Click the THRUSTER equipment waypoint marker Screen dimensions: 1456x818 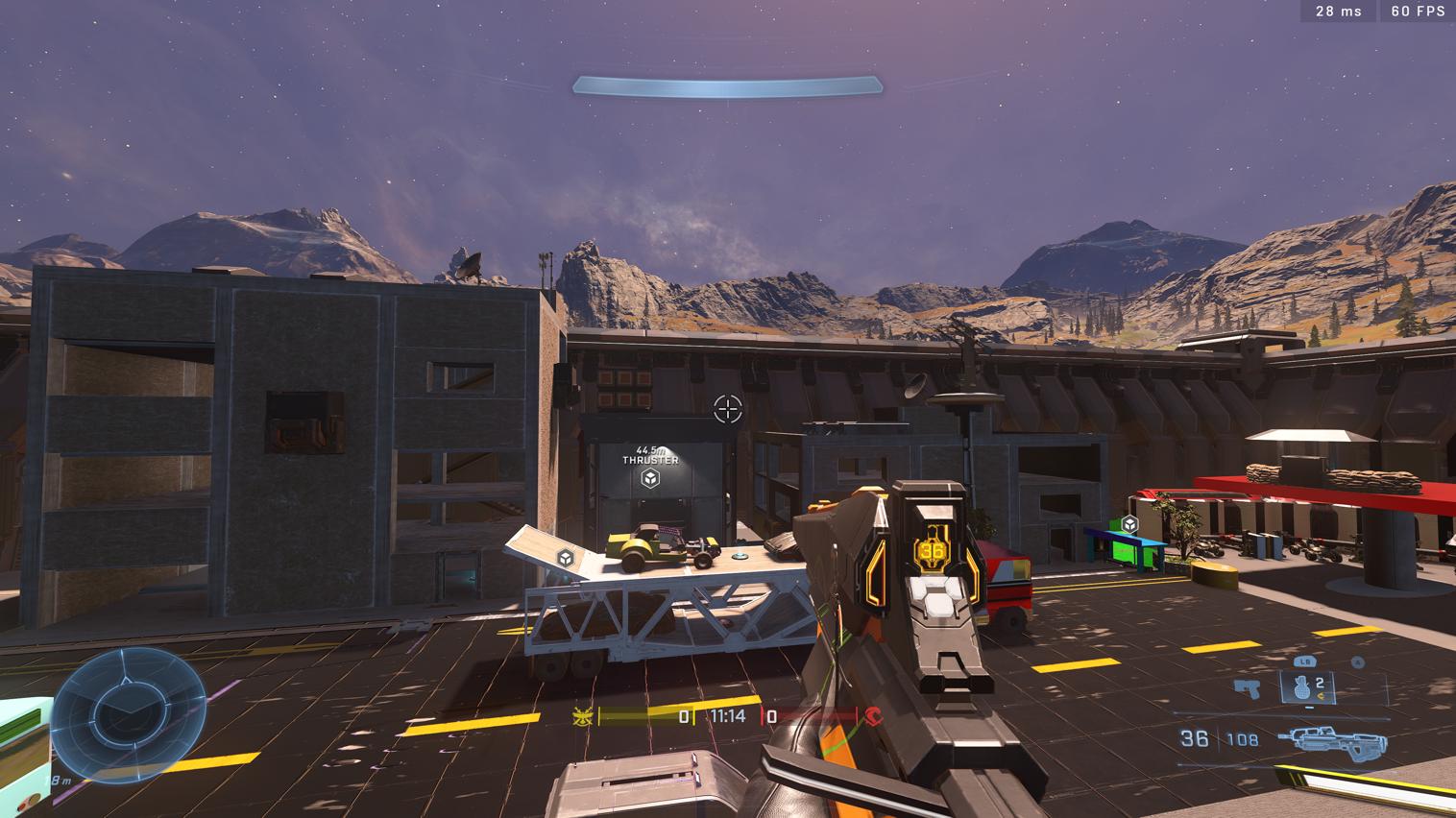click(650, 477)
